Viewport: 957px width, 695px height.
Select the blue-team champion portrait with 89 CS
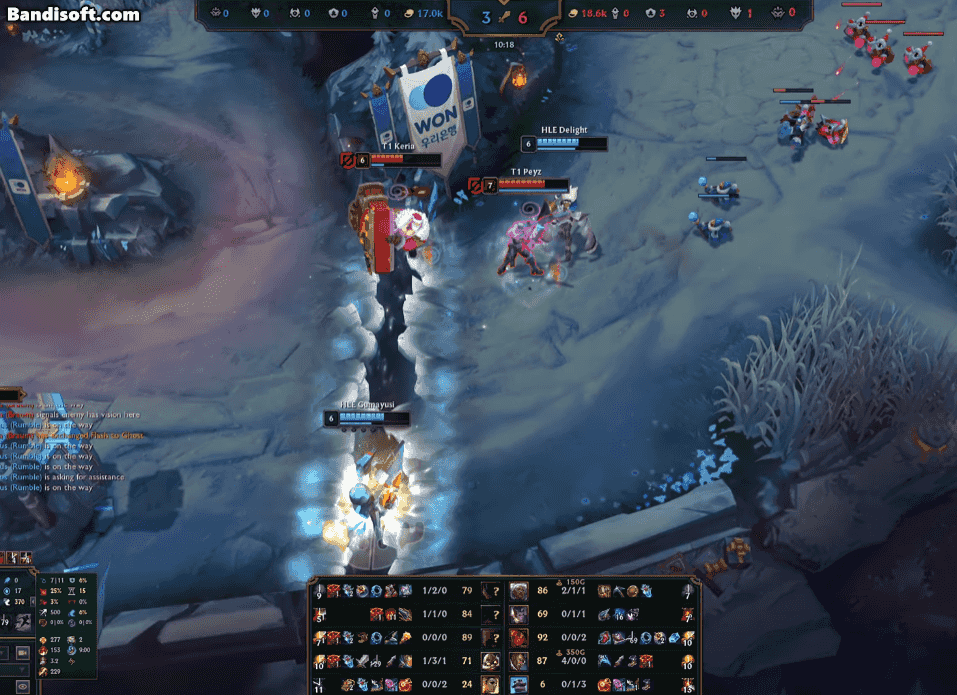tap(490, 638)
